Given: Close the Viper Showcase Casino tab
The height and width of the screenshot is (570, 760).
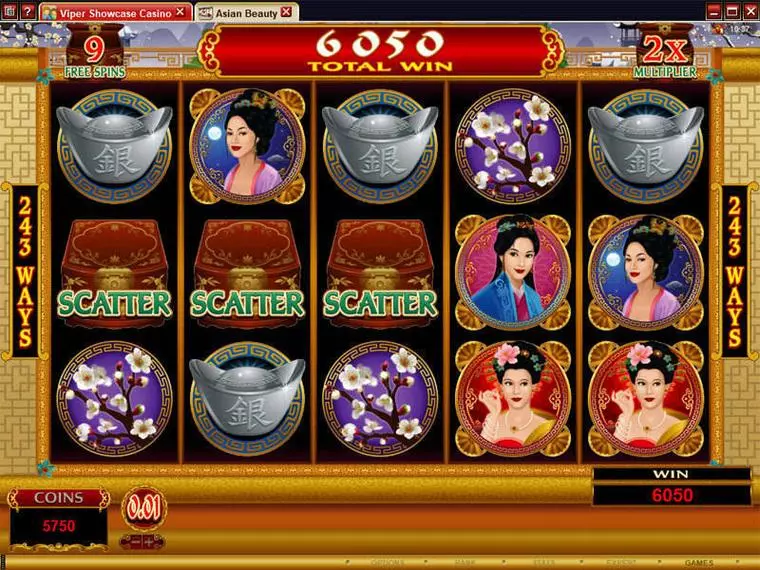Looking at the screenshot, I should coord(180,12).
